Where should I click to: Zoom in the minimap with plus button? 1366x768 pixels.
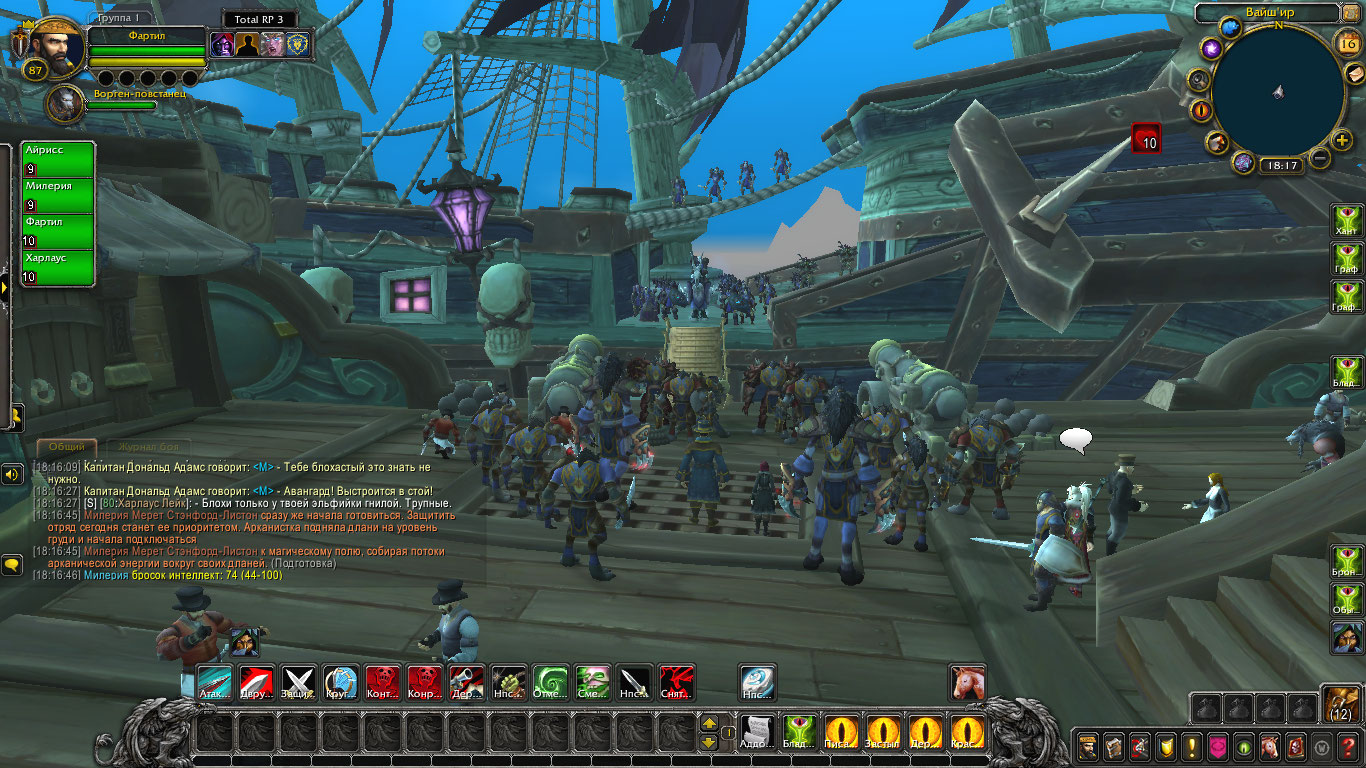point(1342,140)
